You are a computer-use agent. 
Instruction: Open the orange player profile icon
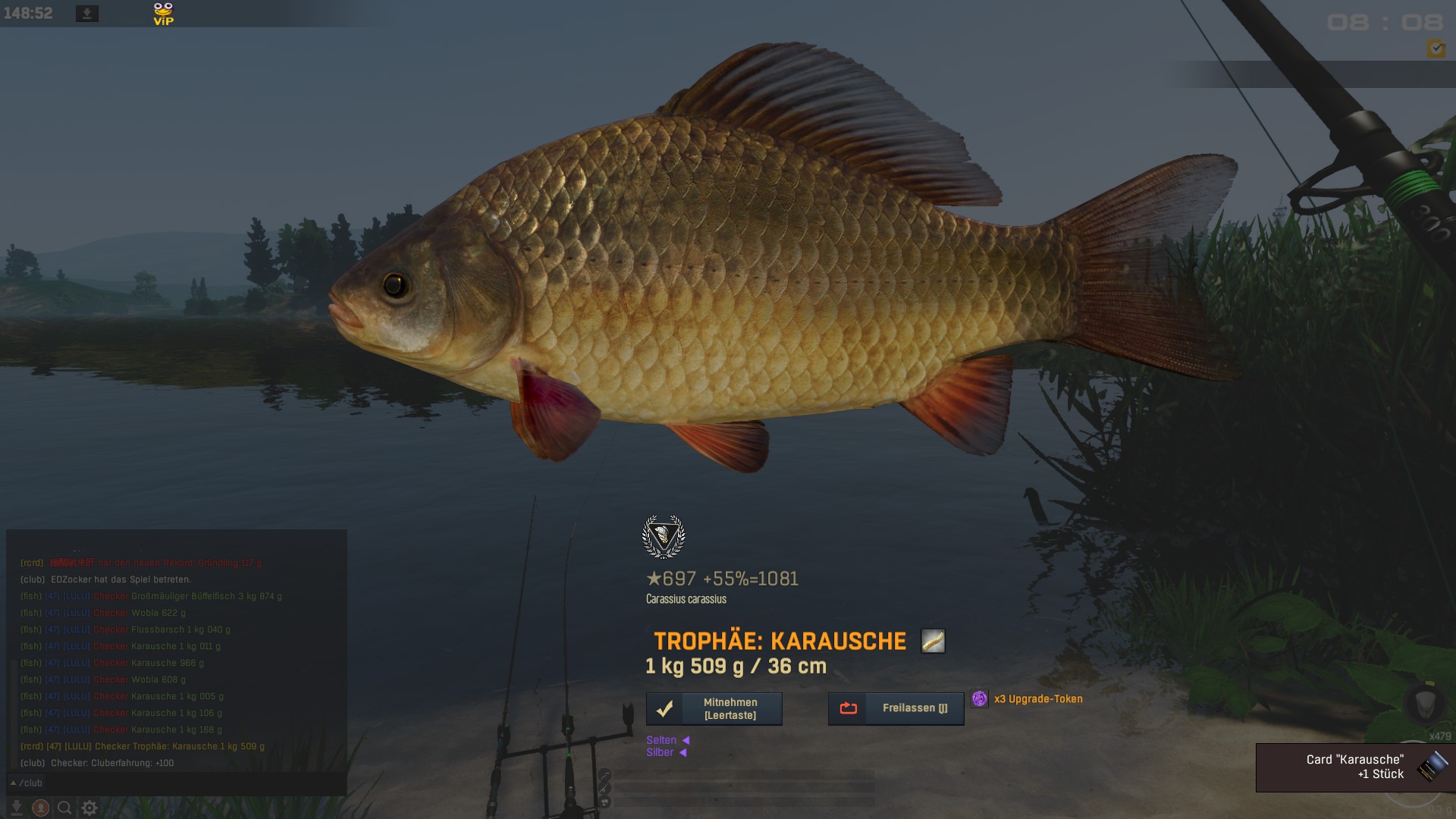coord(41,808)
